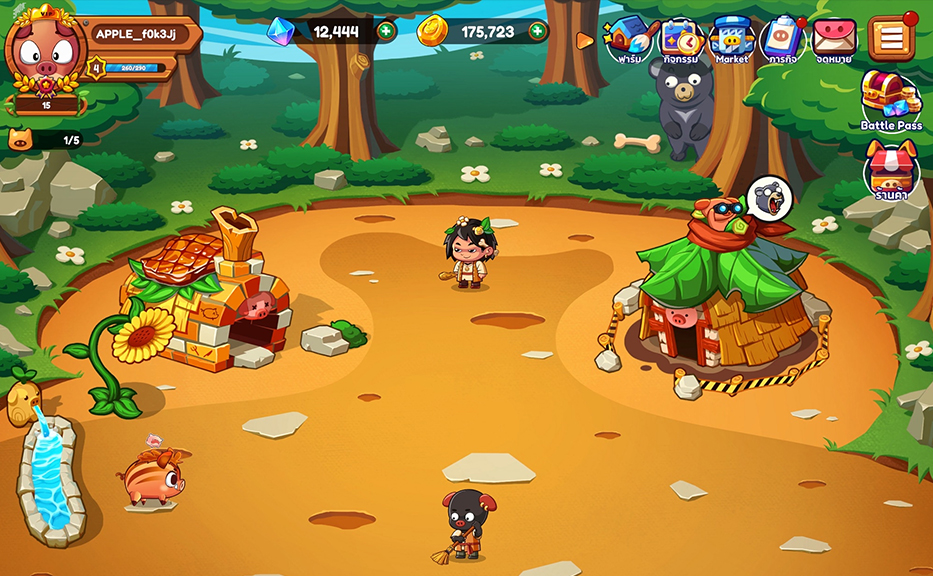Screen dimensions: 933x576
Task: Add more gold coins with plus button
Action: [x=538, y=31]
